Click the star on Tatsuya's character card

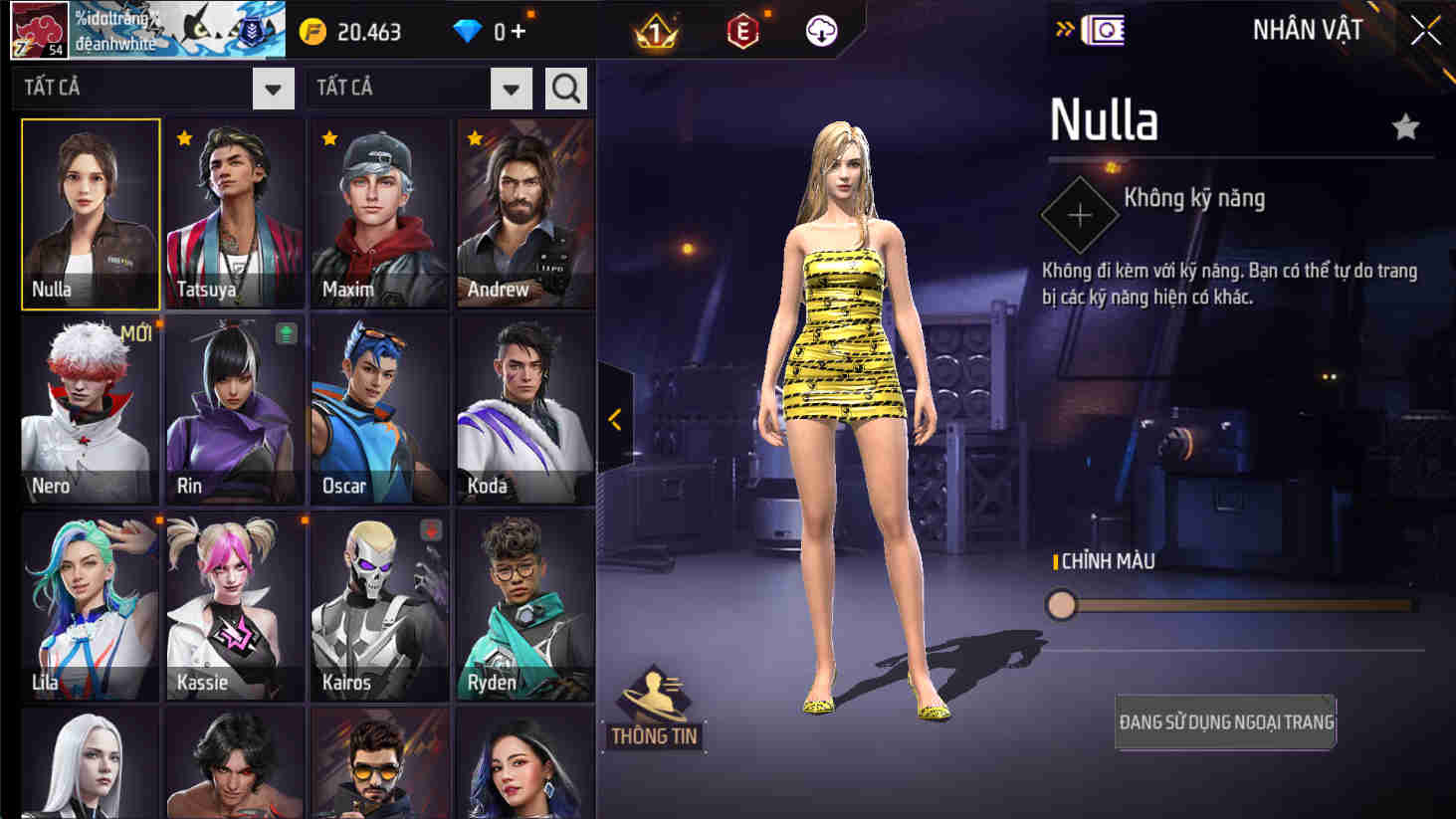[x=183, y=137]
